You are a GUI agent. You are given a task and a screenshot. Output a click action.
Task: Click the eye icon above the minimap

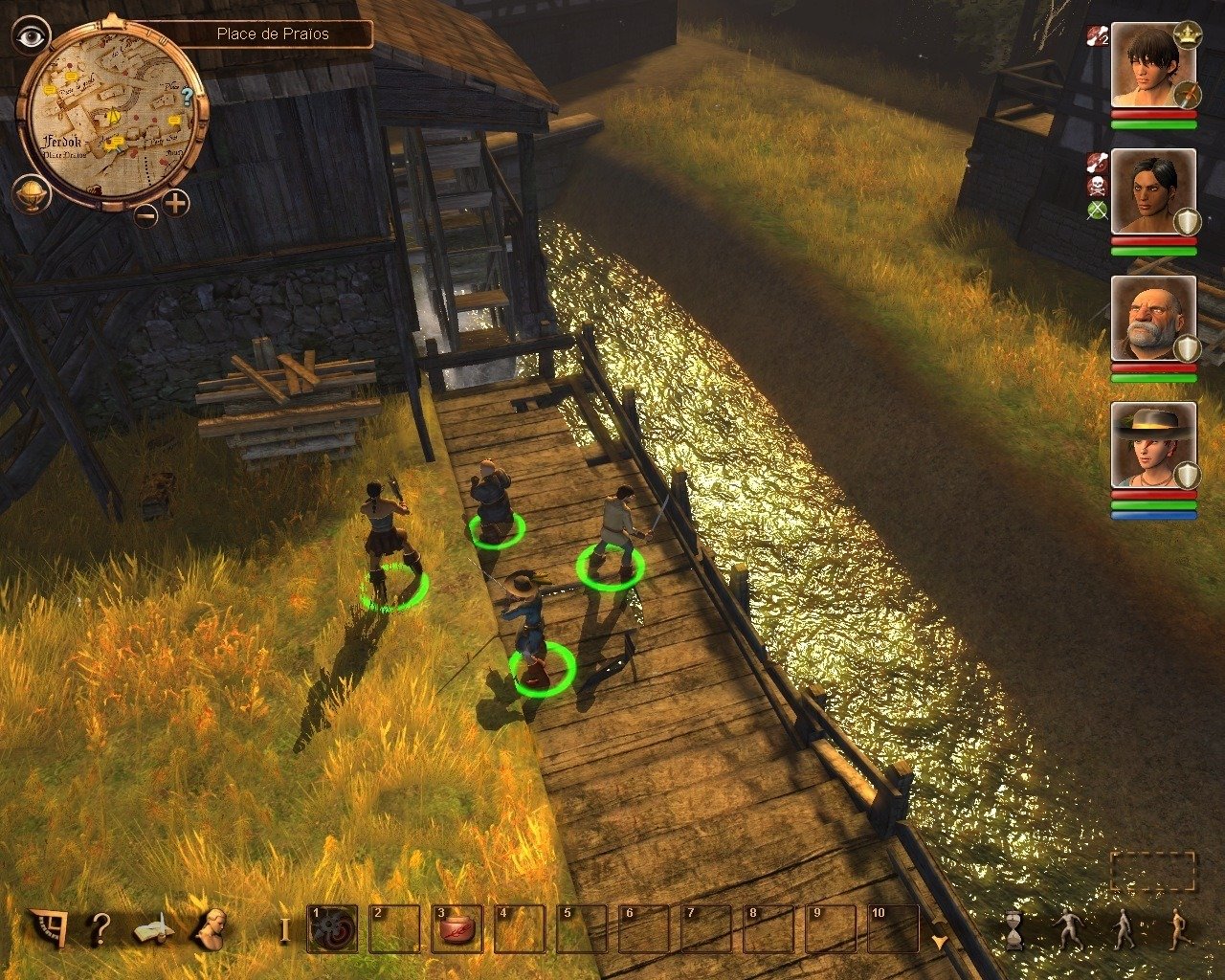click(x=32, y=37)
